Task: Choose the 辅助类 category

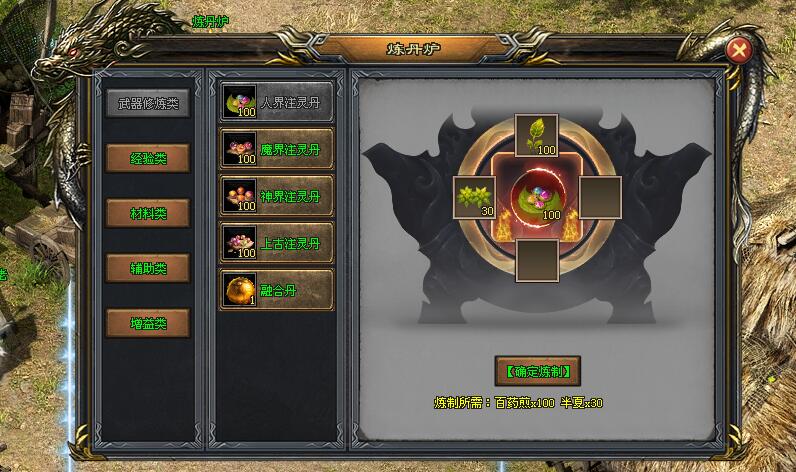Action: pos(148,268)
